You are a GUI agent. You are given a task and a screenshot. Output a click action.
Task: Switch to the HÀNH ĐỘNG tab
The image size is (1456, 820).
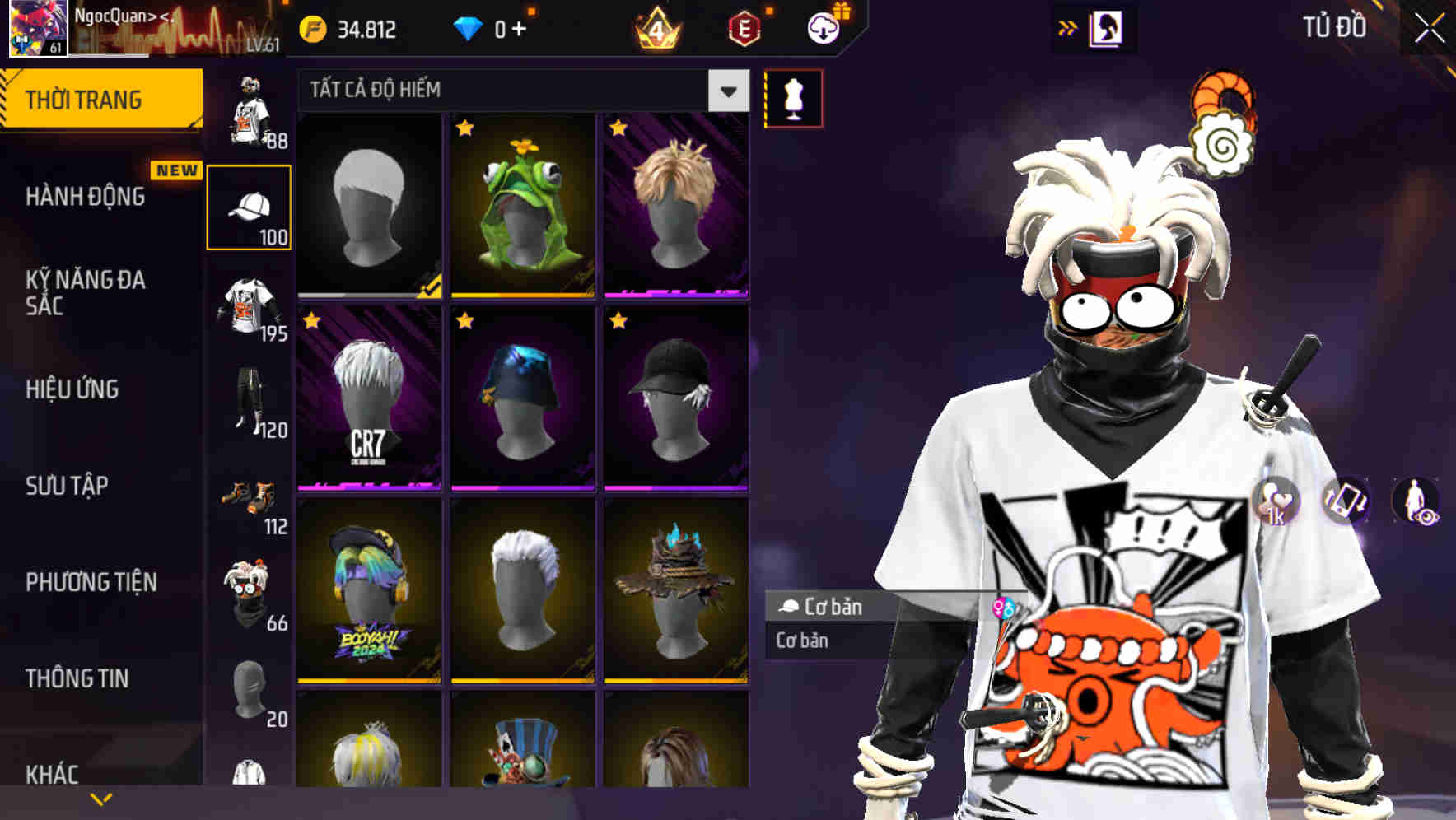click(x=86, y=198)
